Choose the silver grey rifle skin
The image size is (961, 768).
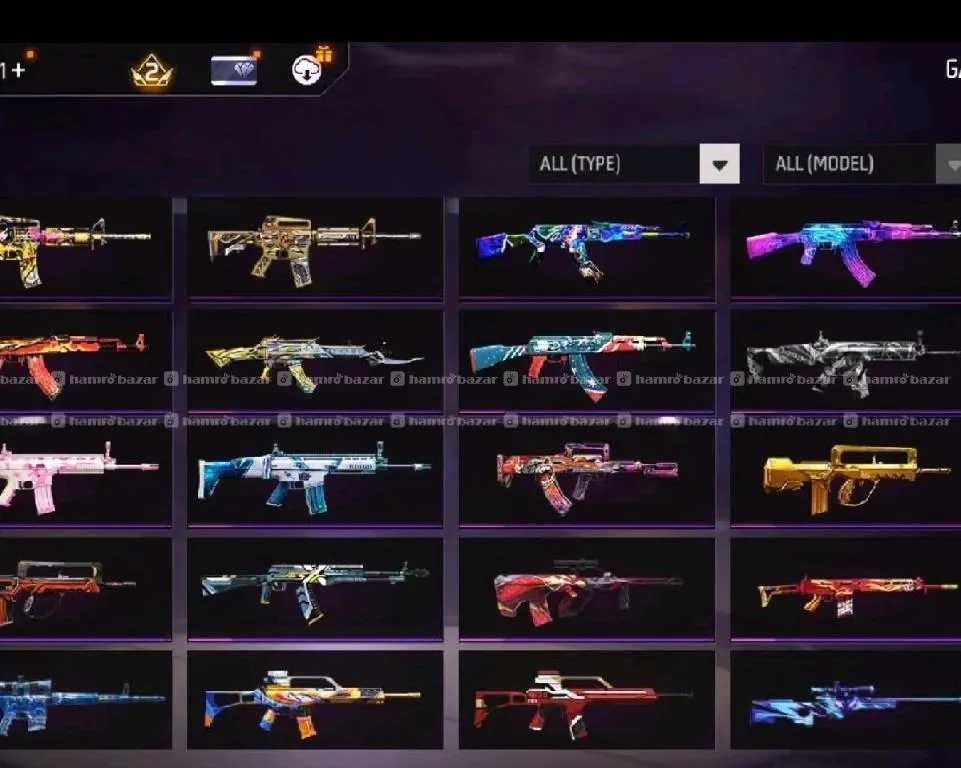848,359
